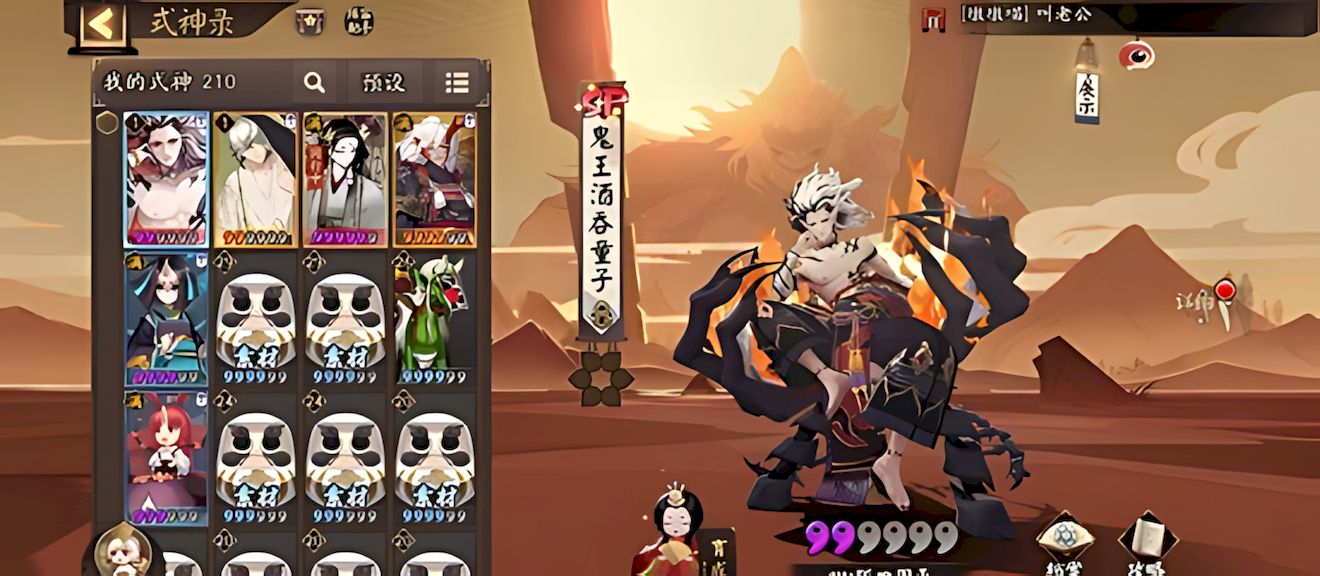Select the white-robed silver-haired shikigami card
The height and width of the screenshot is (576, 1320).
[255, 179]
